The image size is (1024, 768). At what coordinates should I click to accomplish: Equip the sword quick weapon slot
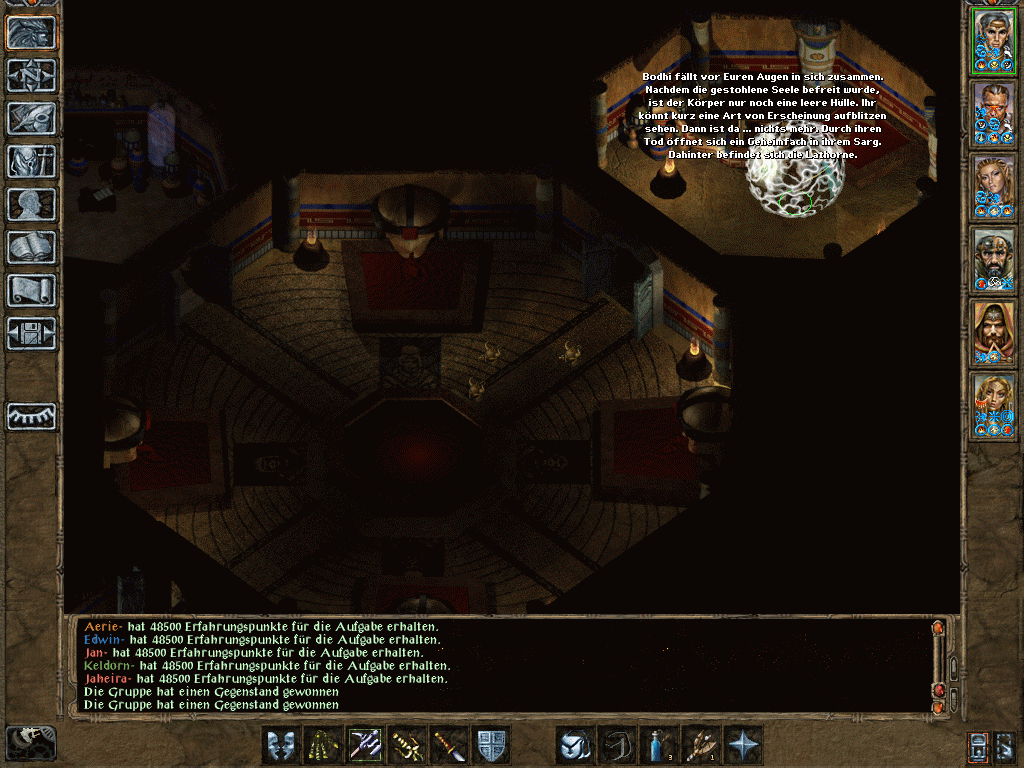(x=449, y=745)
